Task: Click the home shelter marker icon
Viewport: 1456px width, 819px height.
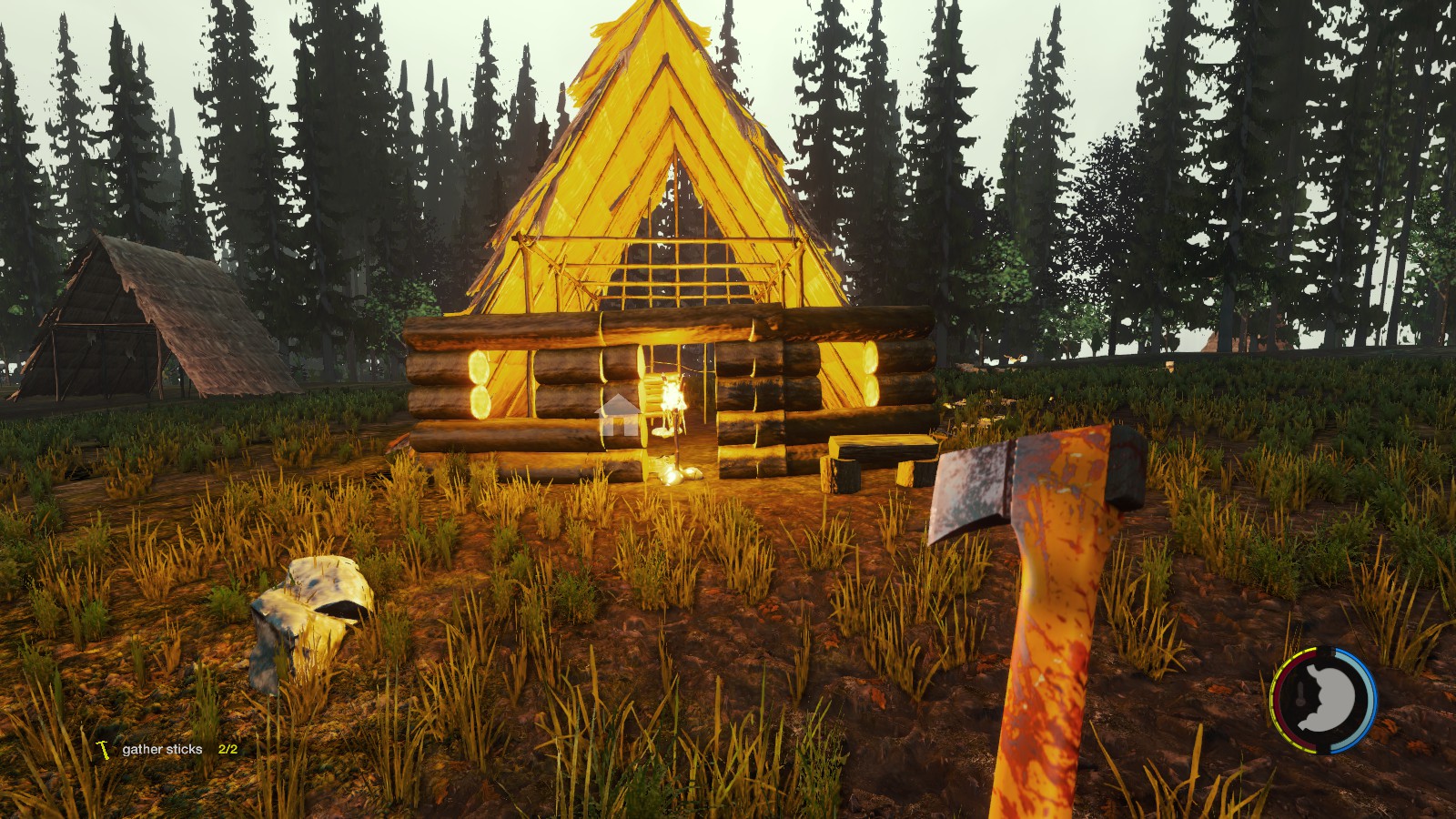Action: pyautogui.click(x=618, y=415)
